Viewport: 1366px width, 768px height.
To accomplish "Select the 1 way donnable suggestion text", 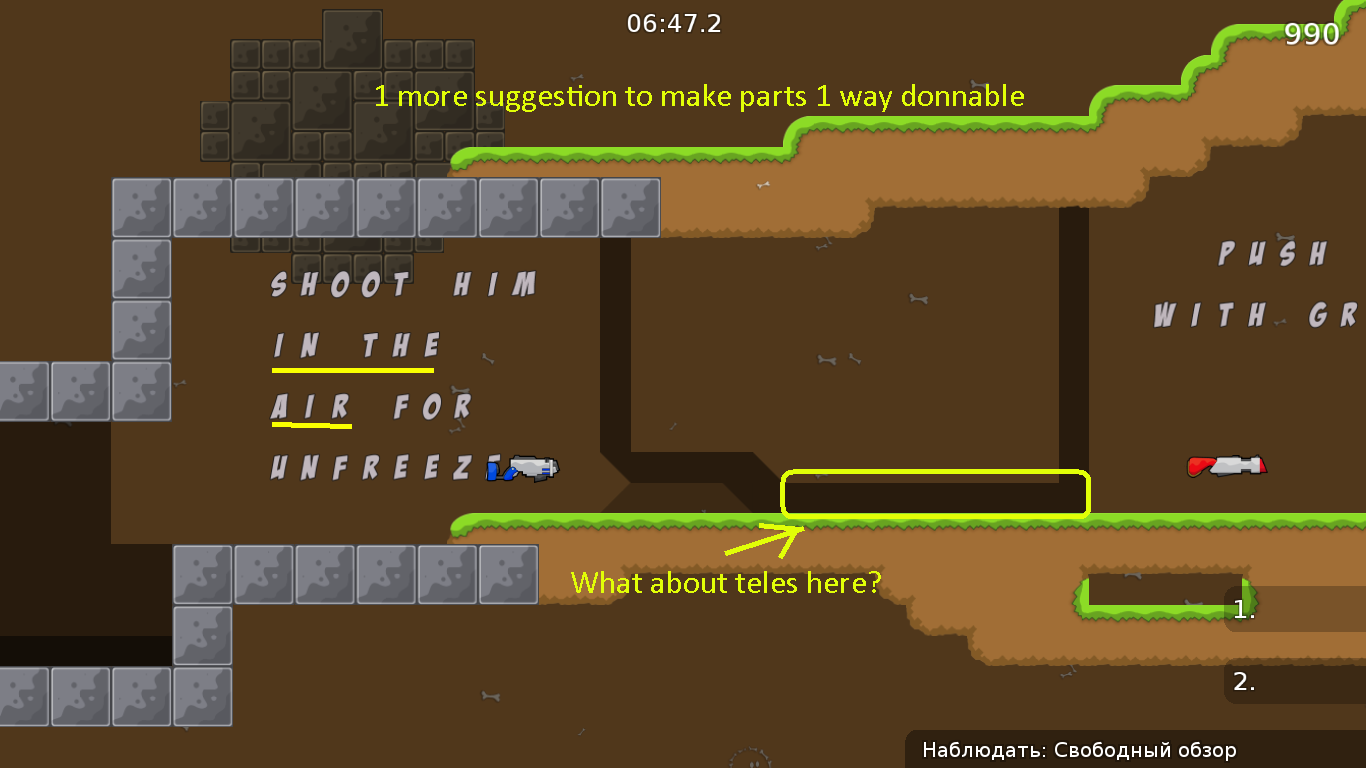I will click(700, 96).
